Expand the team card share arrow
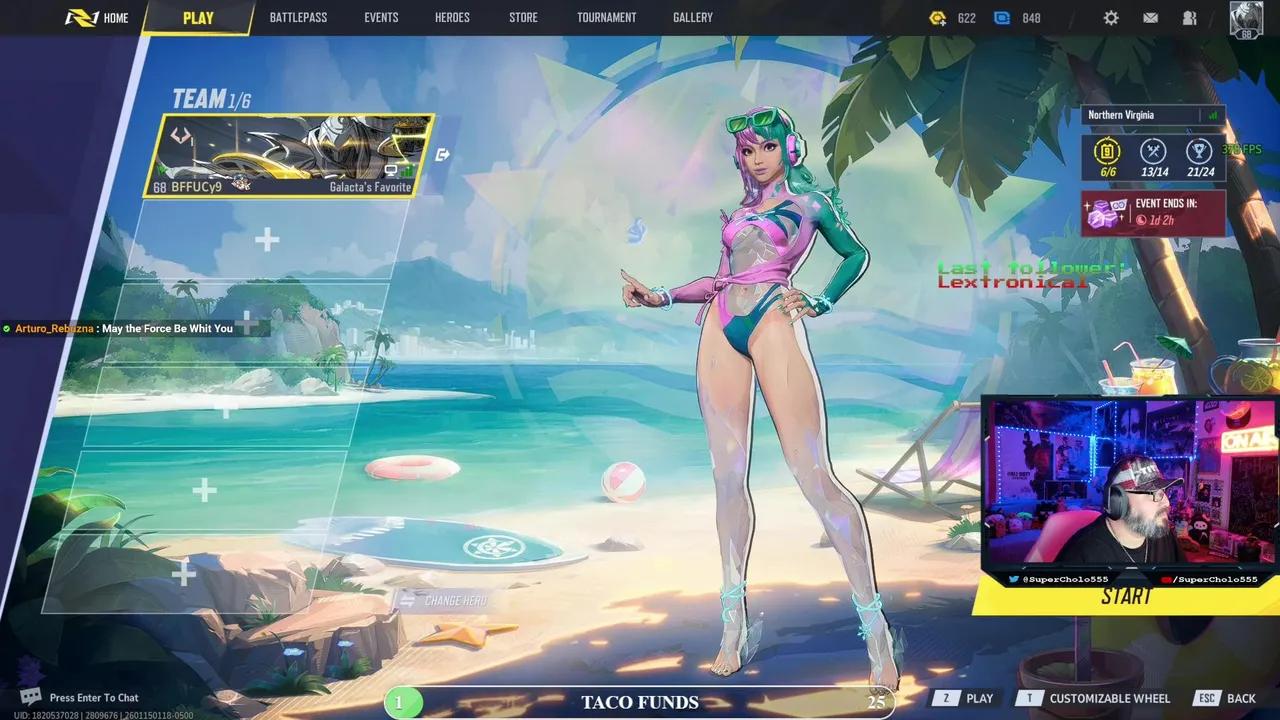This screenshot has width=1280, height=720. (442, 152)
